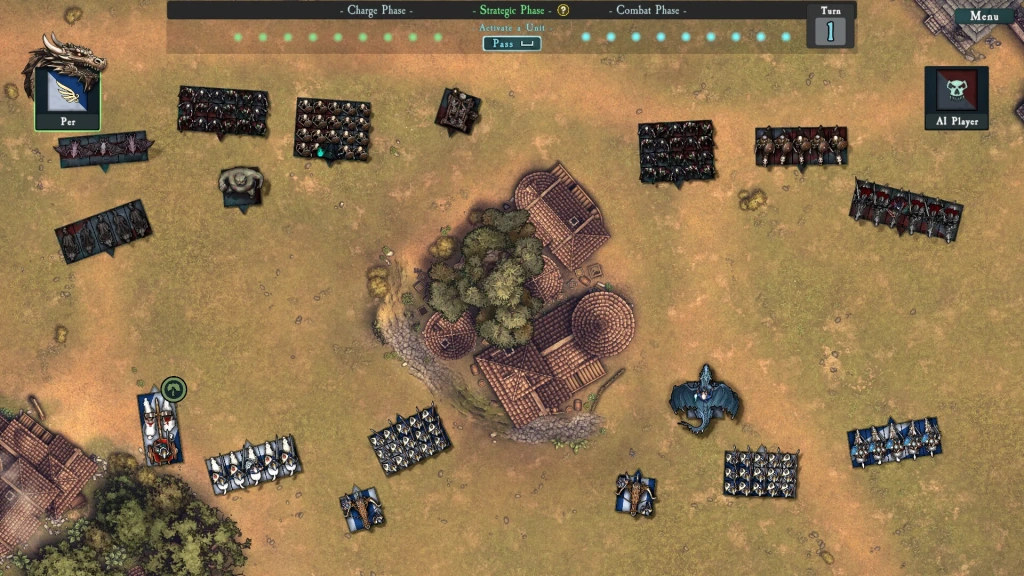Select the Per player banner
This screenshot has width=1024, height=576.
[x=67, y=98]
